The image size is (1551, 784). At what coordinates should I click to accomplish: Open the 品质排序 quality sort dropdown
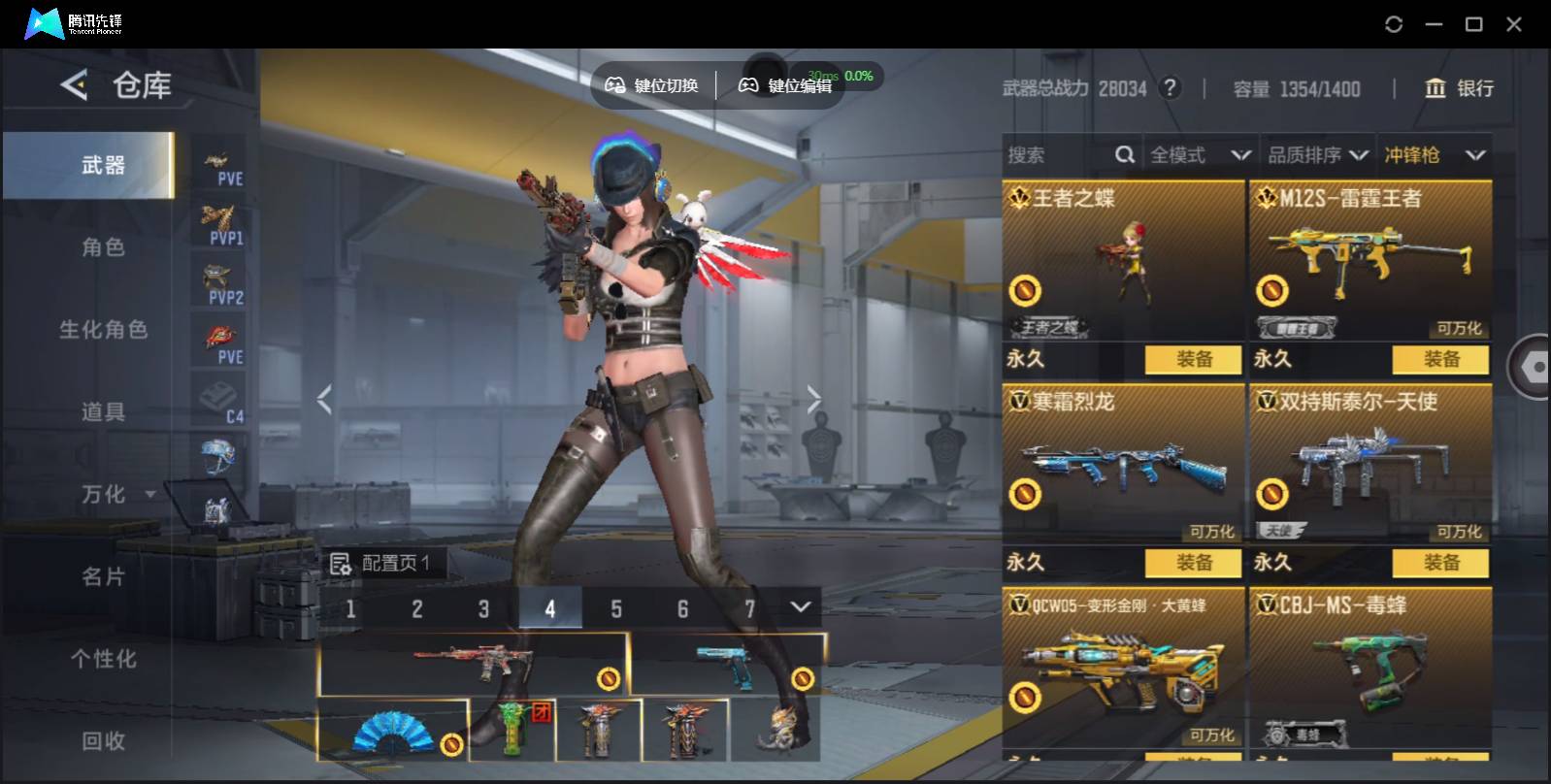tap(1318, 155)
